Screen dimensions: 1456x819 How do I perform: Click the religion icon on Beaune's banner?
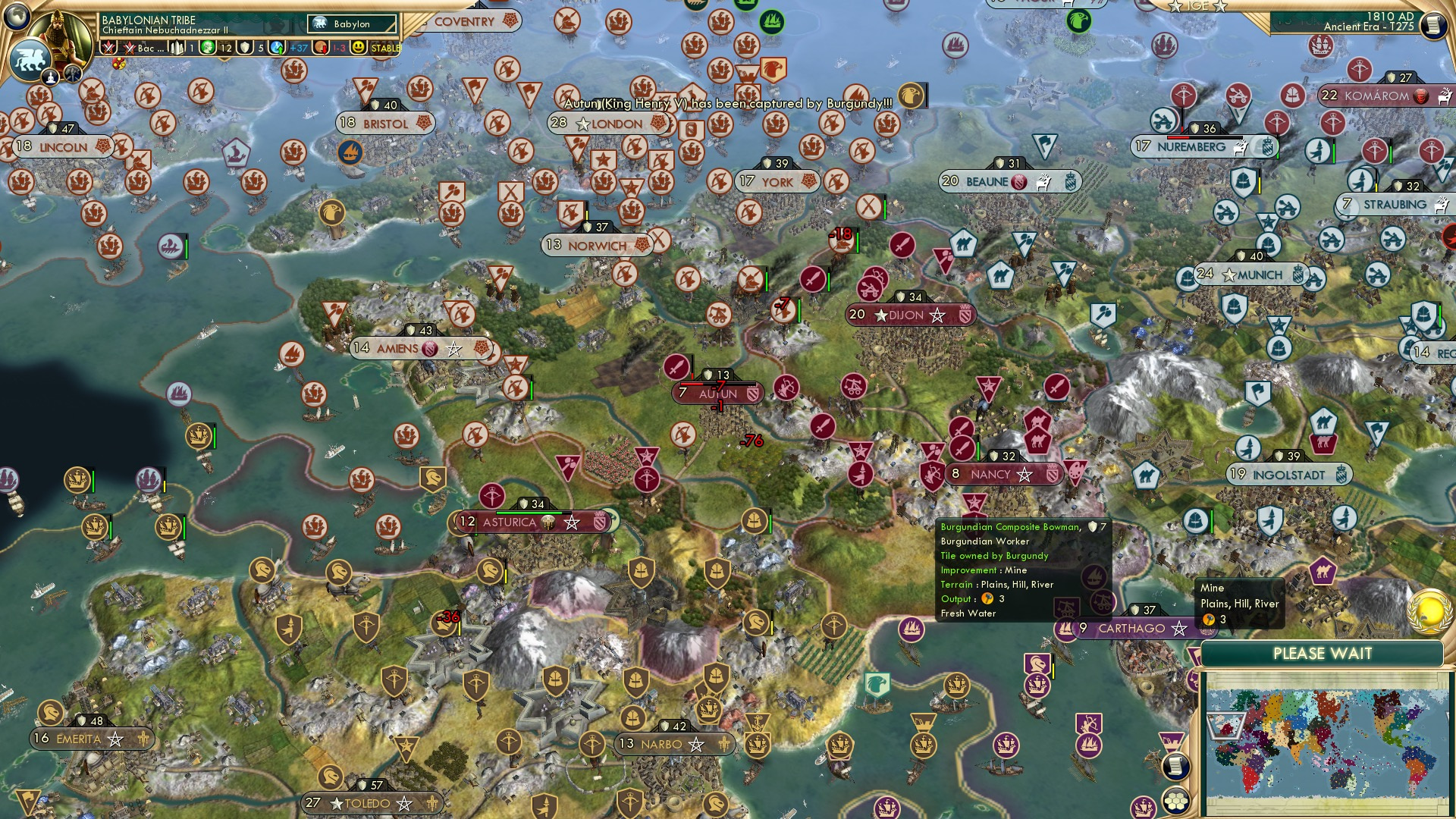1018,182
